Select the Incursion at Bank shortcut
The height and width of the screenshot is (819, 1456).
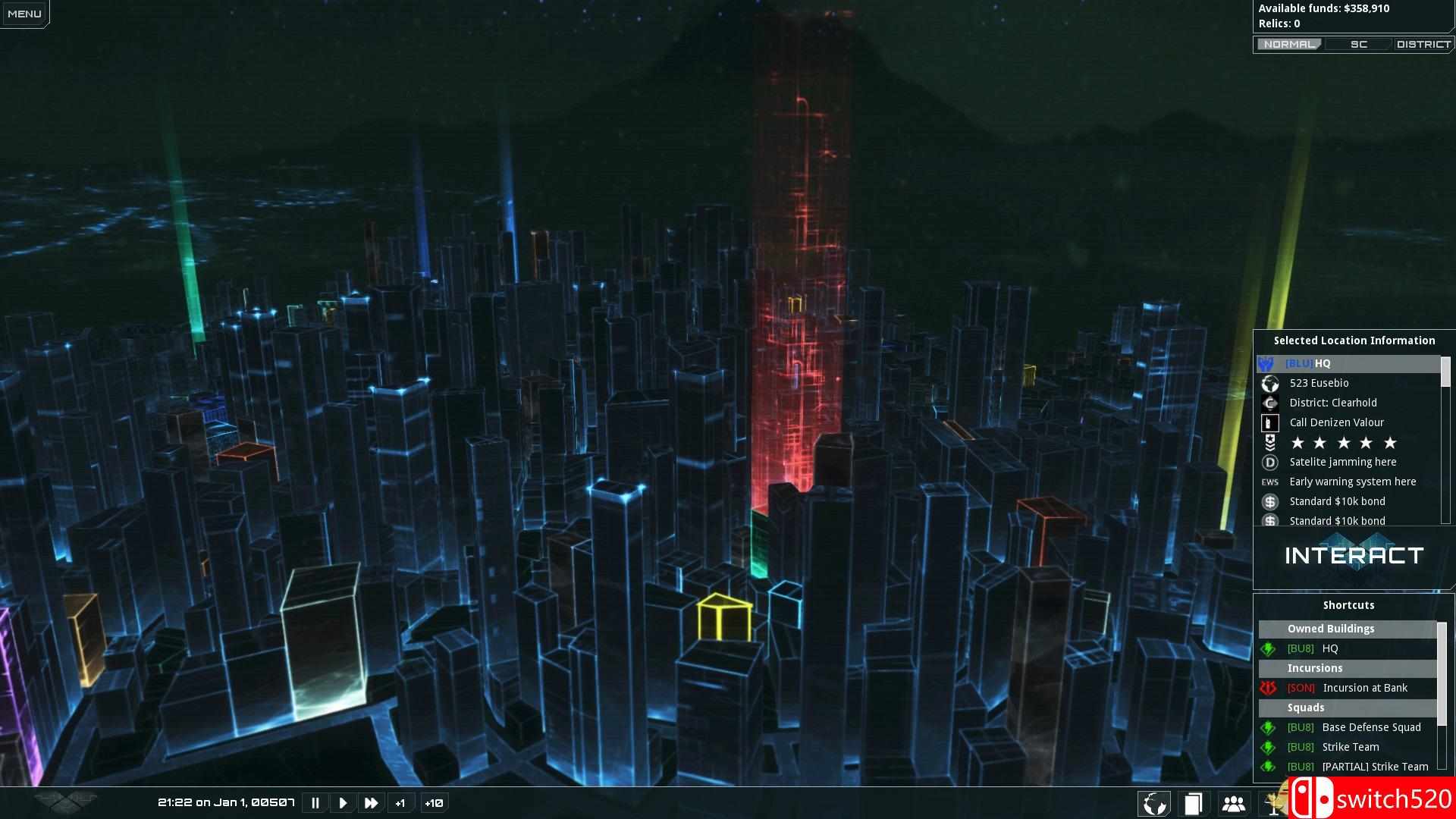click(1366, 688)
